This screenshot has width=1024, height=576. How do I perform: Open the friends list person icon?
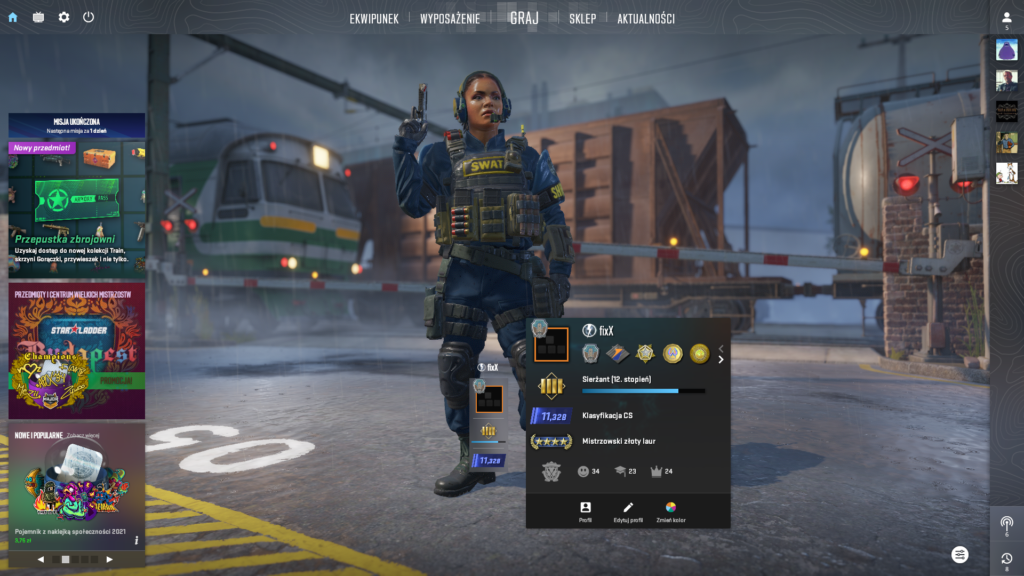(x=1006, y=18)
